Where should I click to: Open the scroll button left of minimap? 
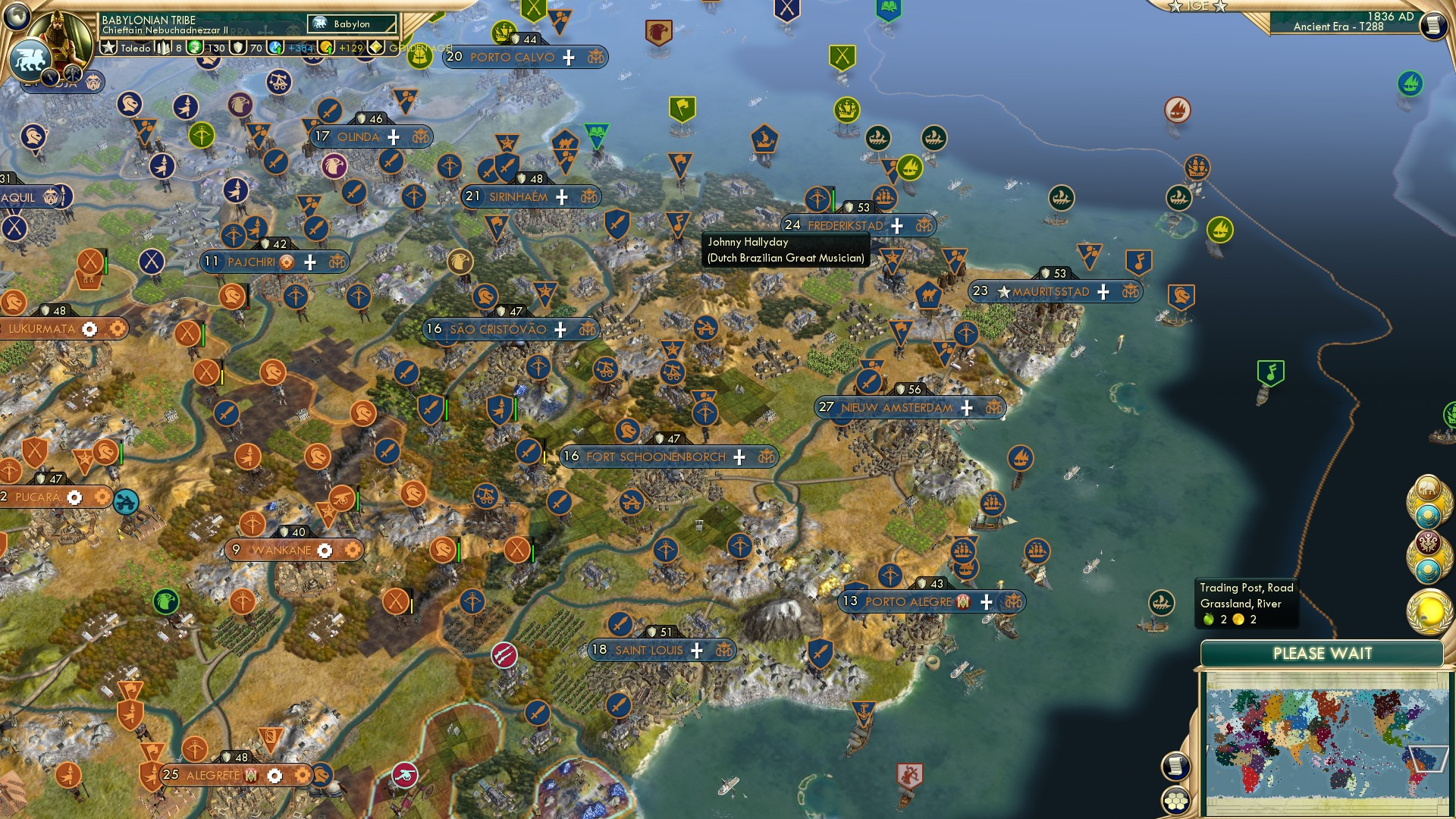[x=1175, y=766]
